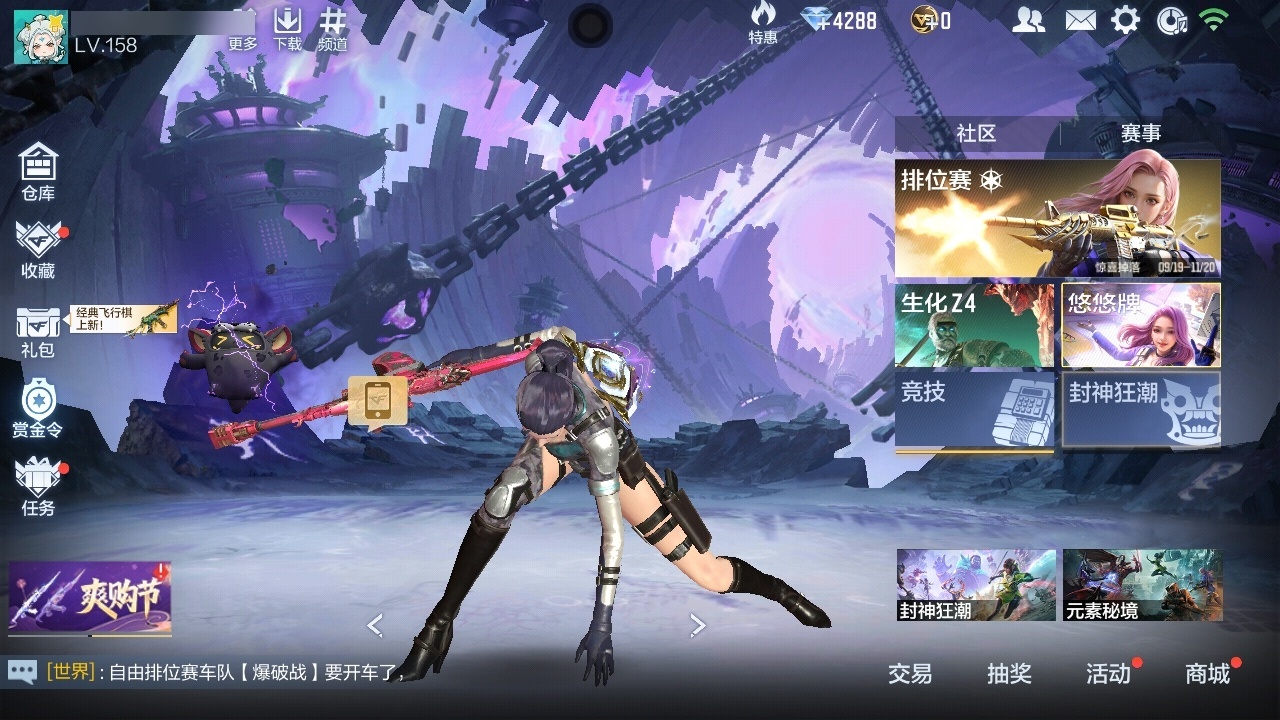
Task: Open the 仓库 warehouse menu
Action: [x=38, y=172]
